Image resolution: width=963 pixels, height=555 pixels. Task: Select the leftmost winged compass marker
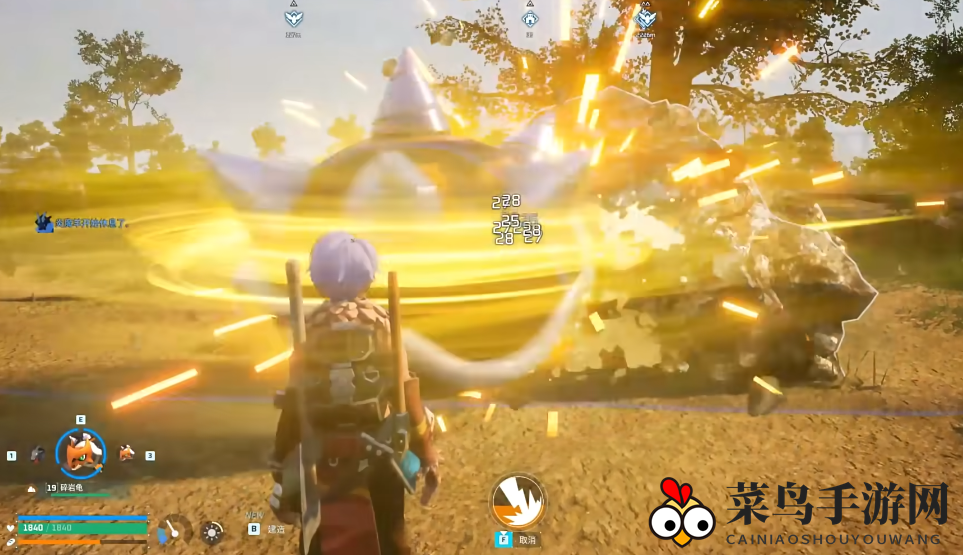coord(293,17)
